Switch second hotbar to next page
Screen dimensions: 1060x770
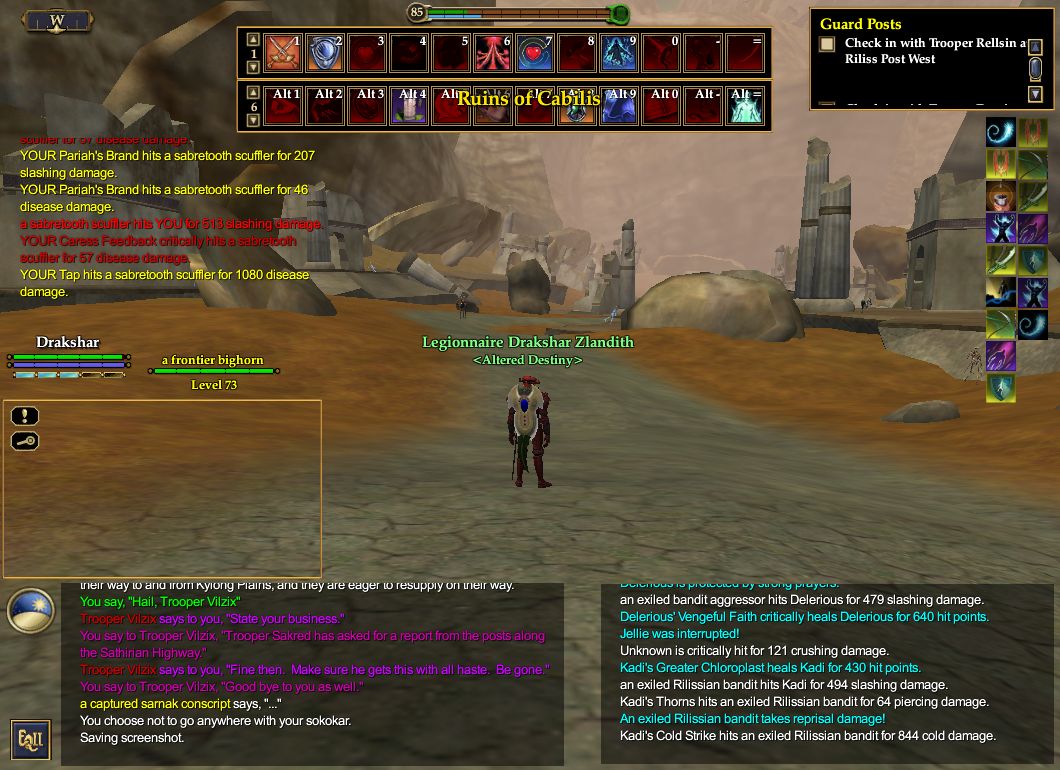click(252, 120)
